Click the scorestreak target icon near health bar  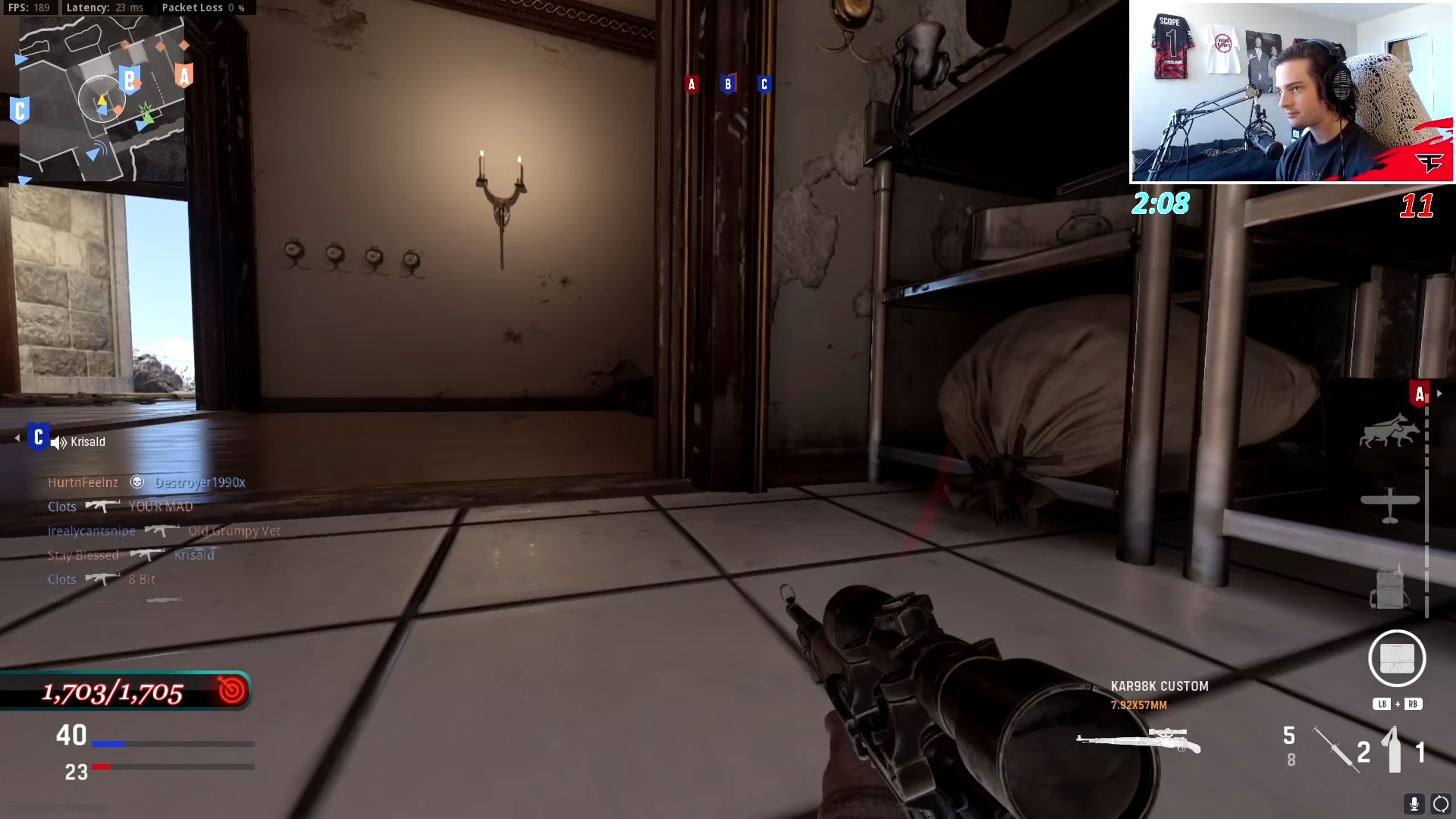click(x=226, y=691)
